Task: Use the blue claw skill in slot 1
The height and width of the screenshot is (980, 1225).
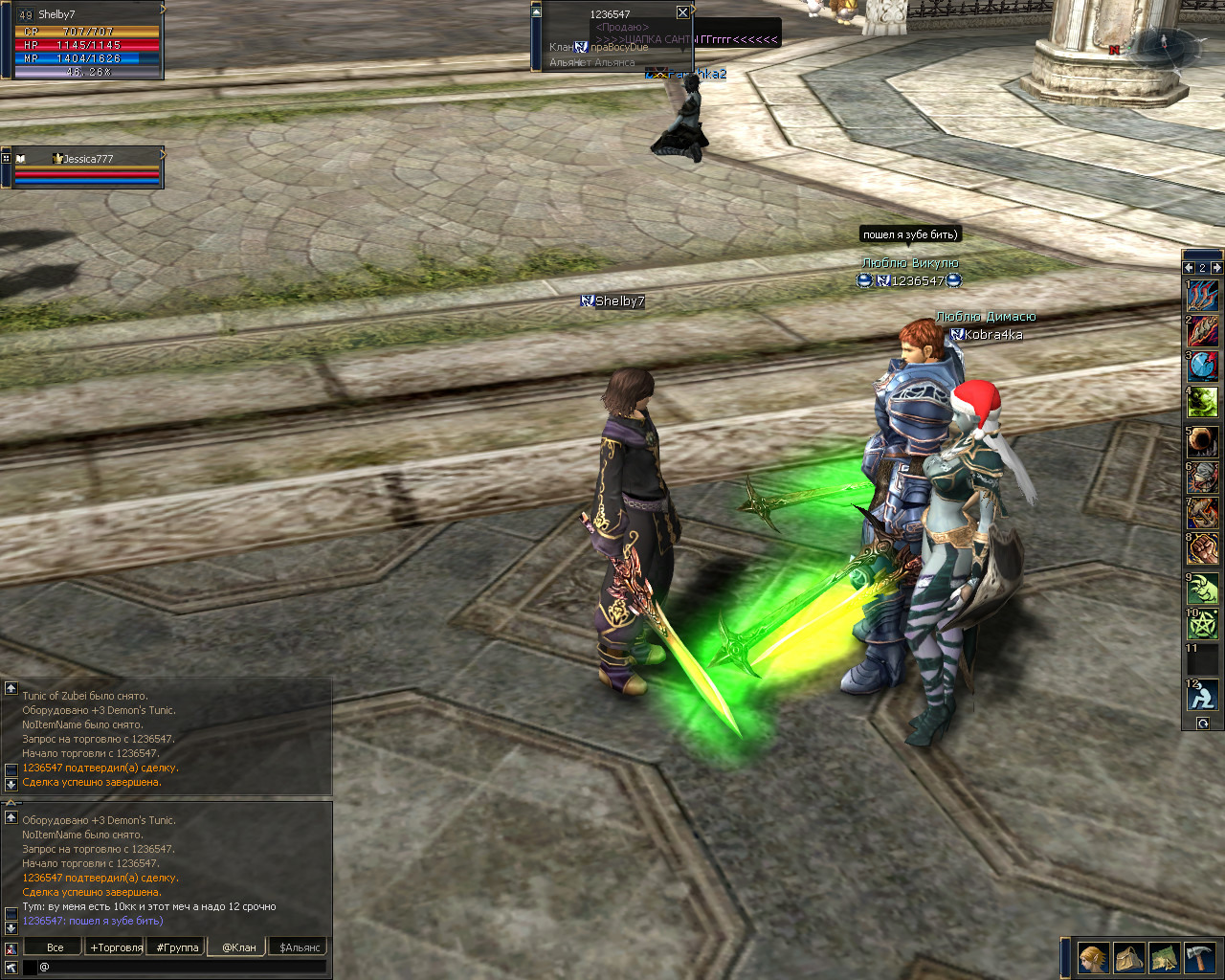Action: [x=1202, y=295]
